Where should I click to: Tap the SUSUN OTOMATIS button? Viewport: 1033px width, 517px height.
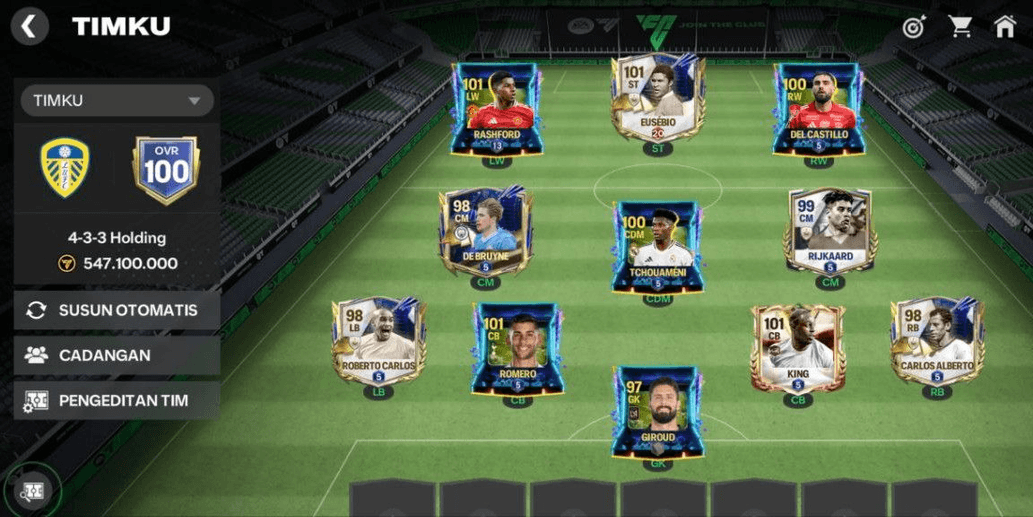[117, 310]
